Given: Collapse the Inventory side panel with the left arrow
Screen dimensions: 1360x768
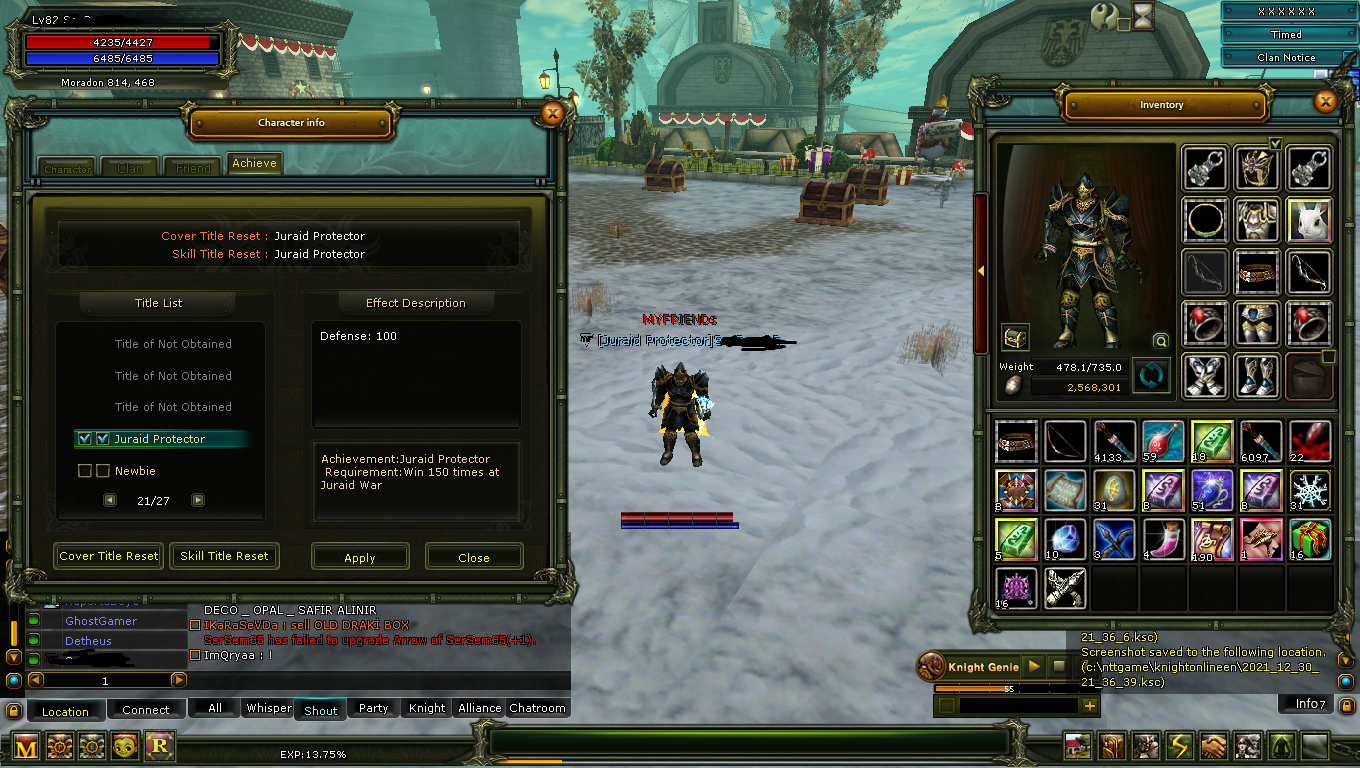Looking at the screenshot, I should [982, 270].
